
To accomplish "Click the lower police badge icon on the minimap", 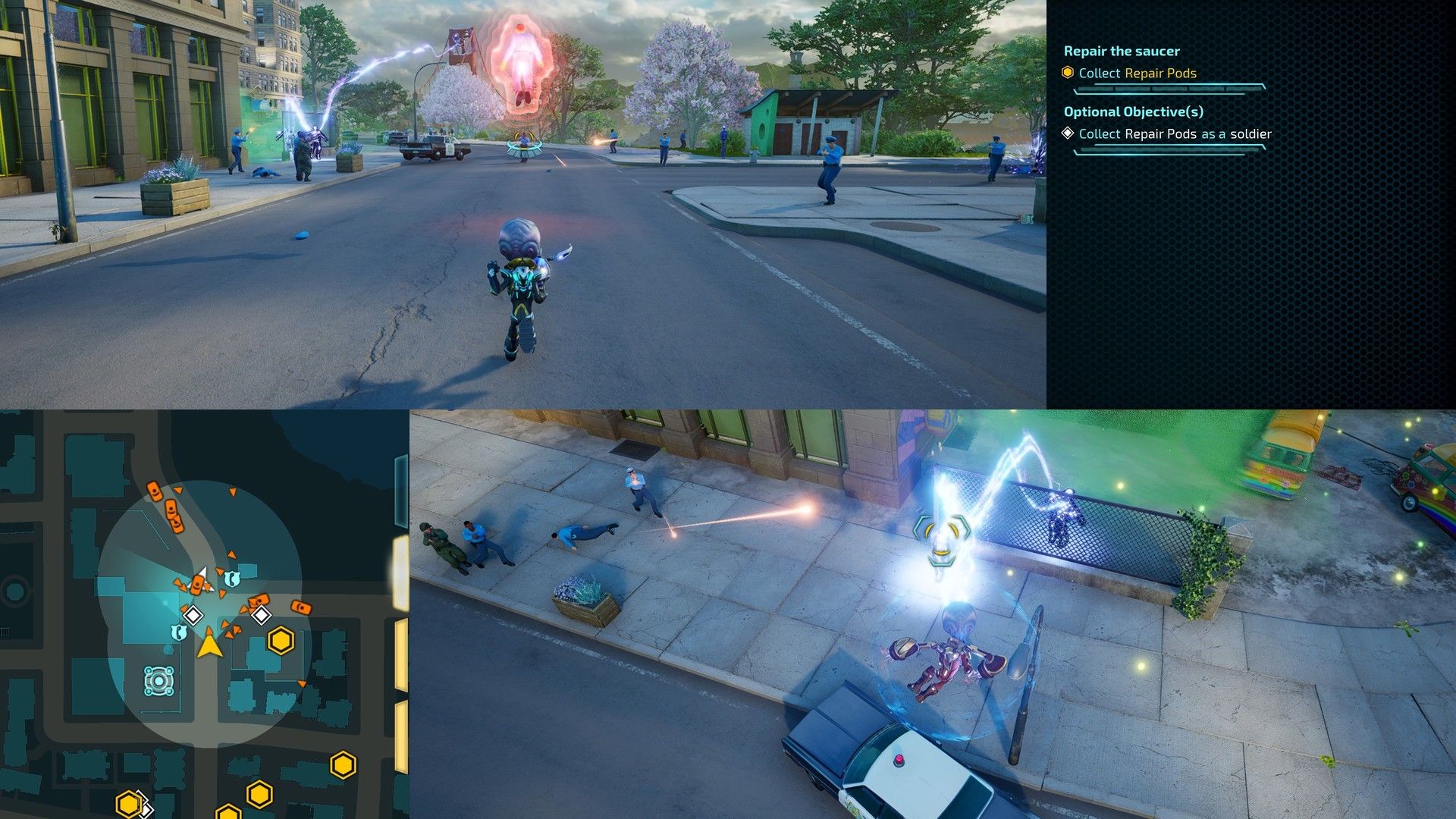I will 180,633.
